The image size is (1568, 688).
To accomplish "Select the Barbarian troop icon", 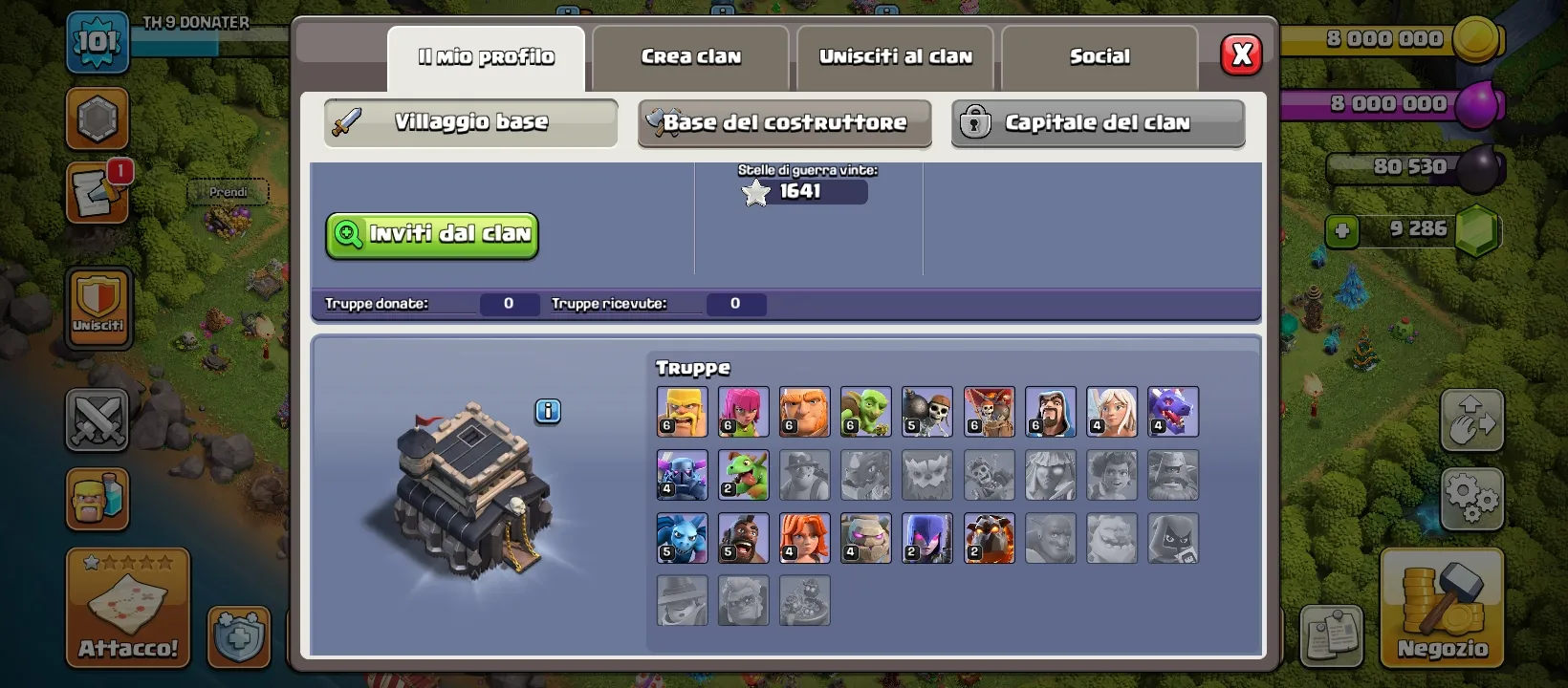I will (682, 412).
